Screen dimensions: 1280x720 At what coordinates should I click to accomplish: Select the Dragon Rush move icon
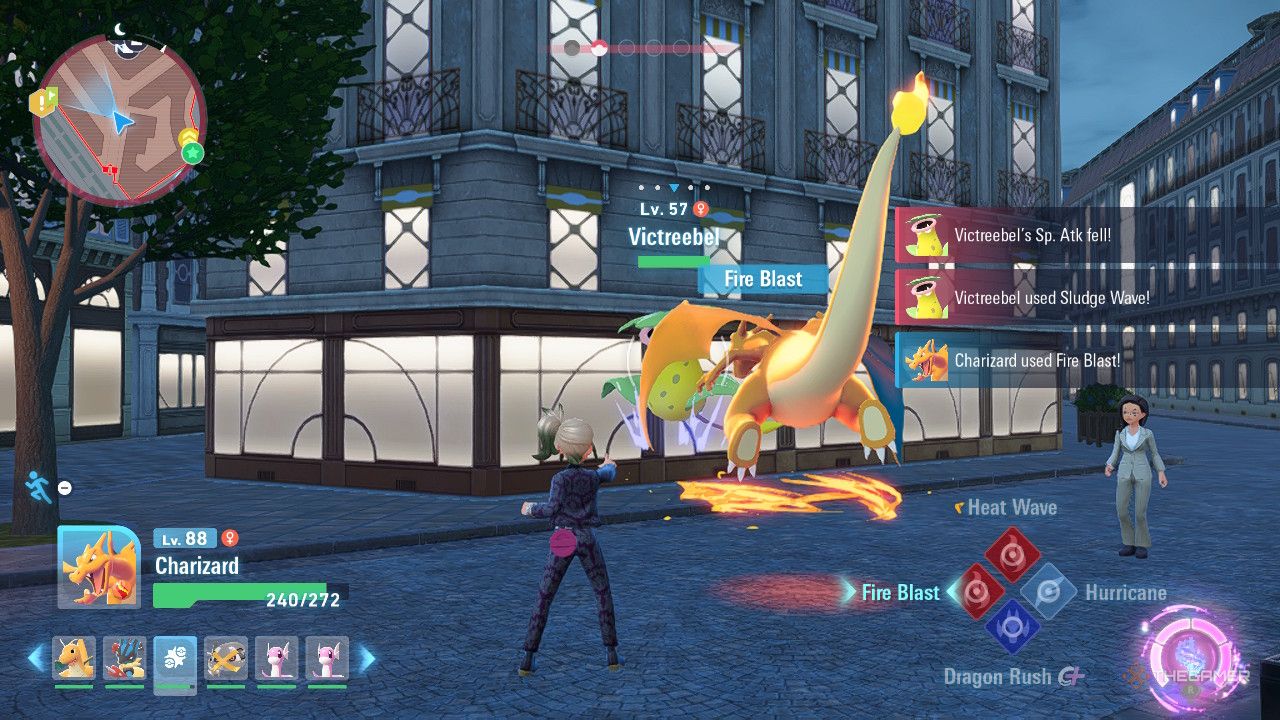pyautogui.click(x=1013, y=627)
